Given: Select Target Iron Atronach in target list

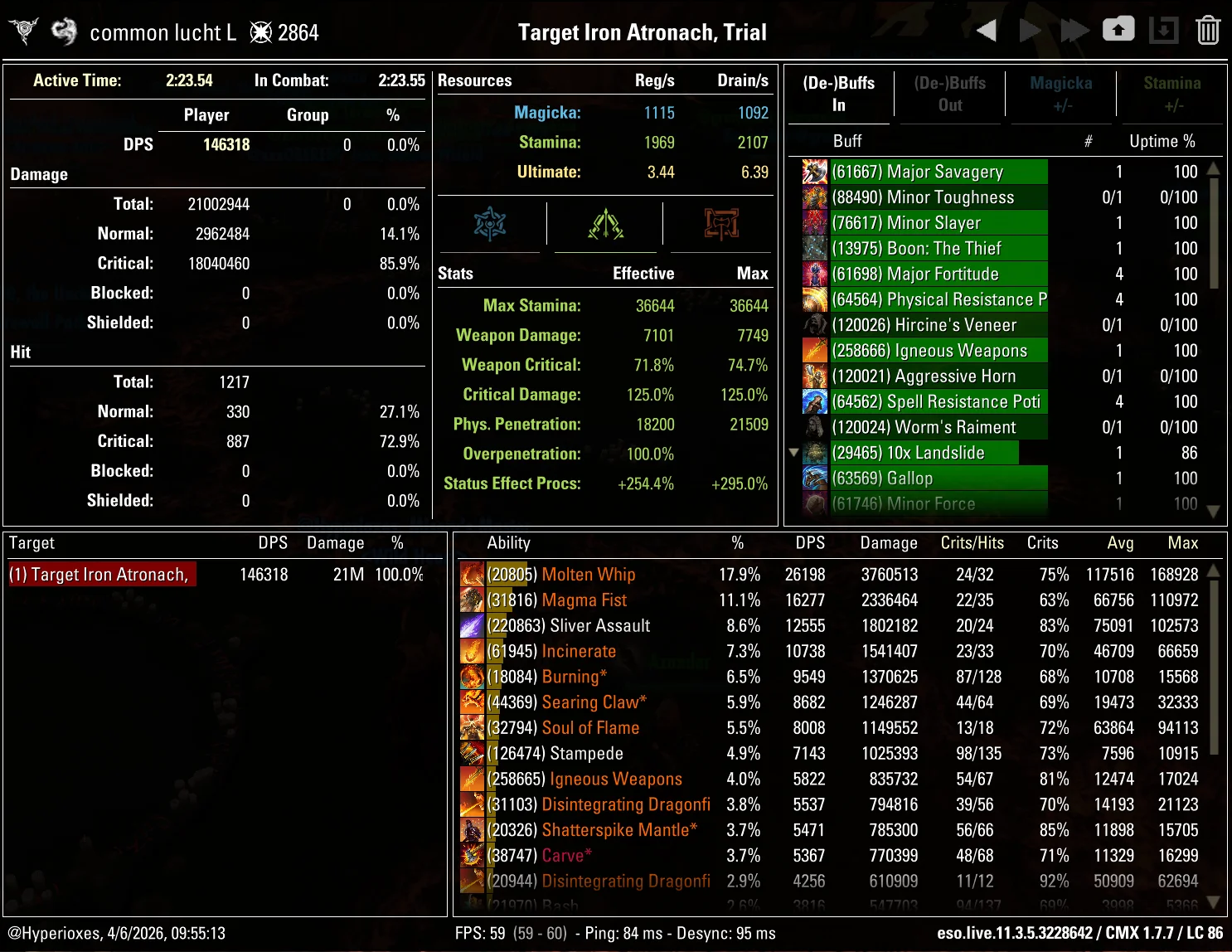Looking at the screenshot, I should click(x=101, y=574).
